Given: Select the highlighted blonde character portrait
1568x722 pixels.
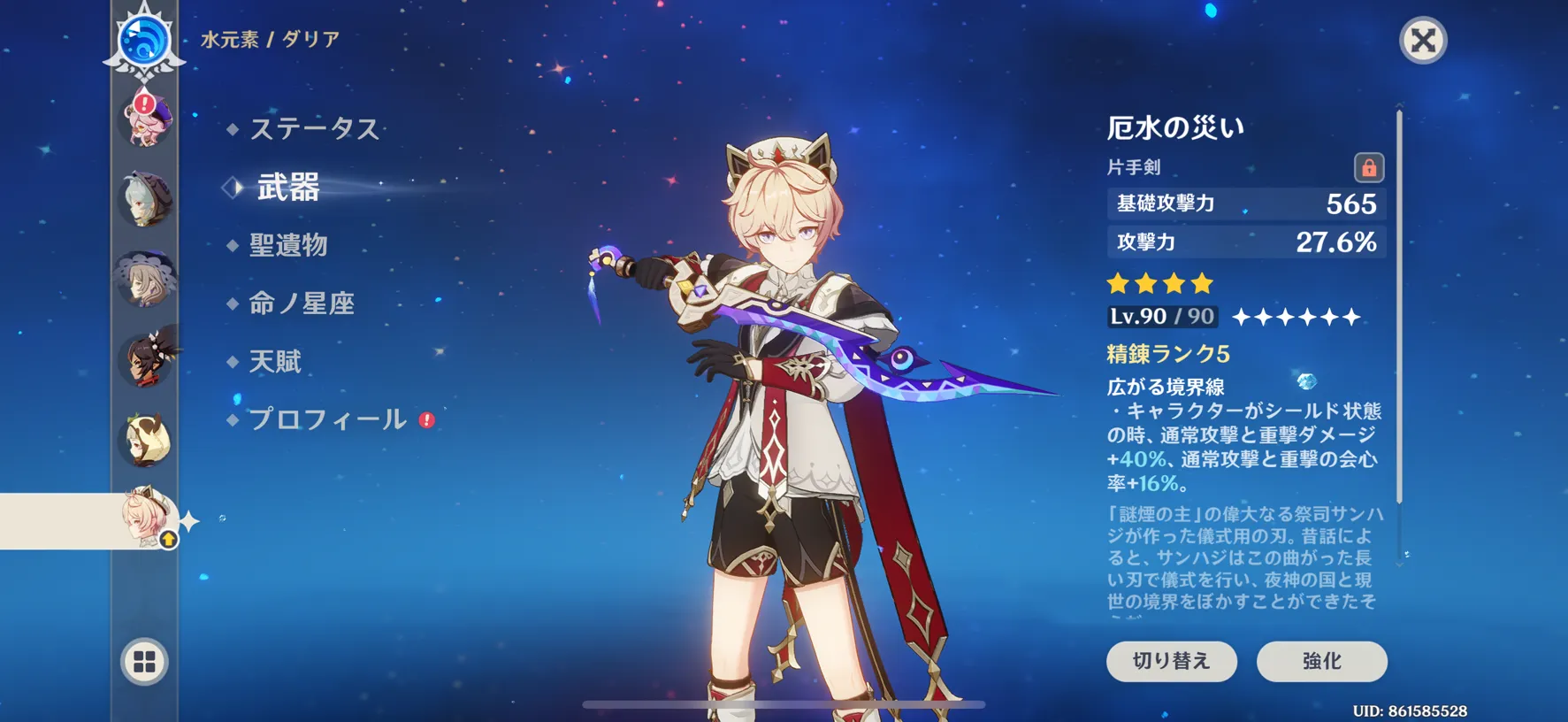Looking at the screenshot, I should click(x=145, y=518).
